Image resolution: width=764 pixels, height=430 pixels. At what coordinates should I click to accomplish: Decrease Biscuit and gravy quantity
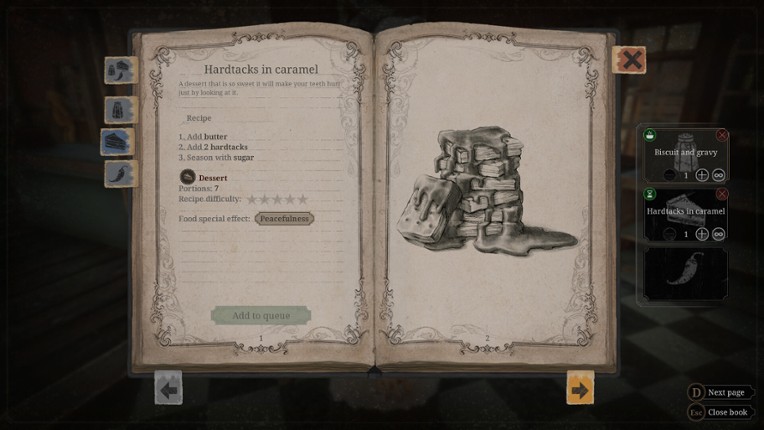tap(669, 175)
